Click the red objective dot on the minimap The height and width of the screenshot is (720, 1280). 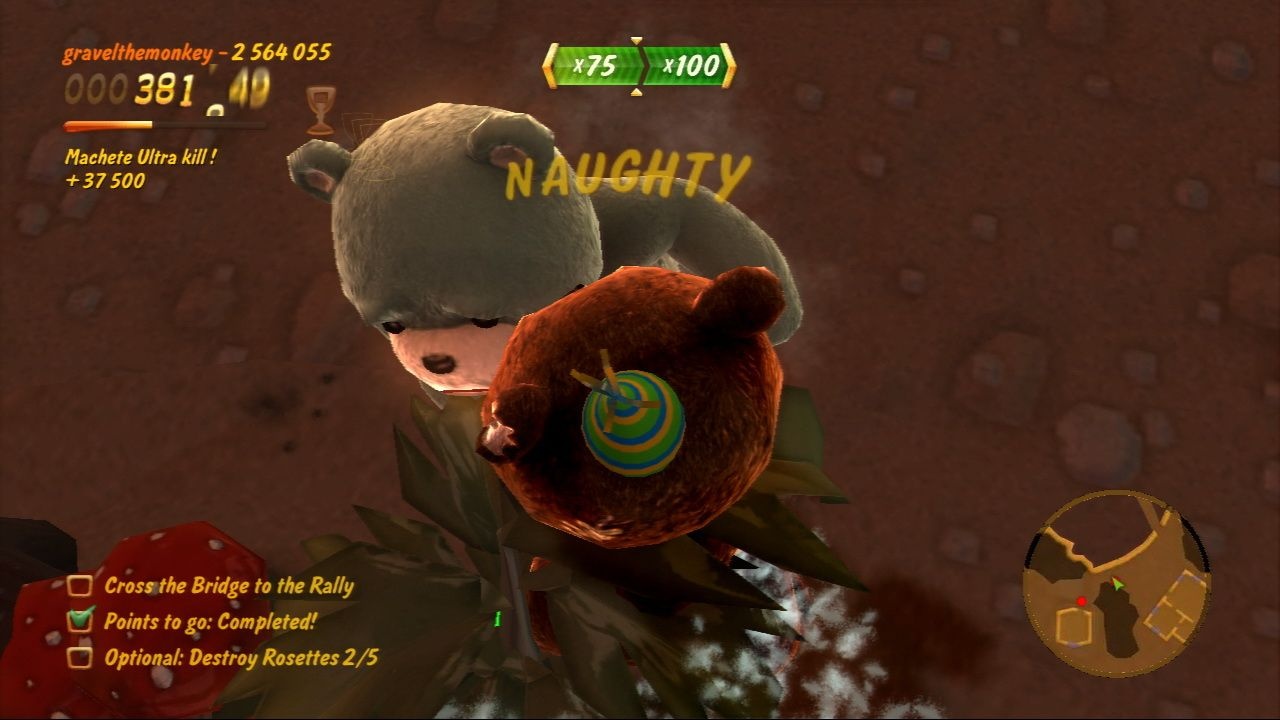point(1082,602)
